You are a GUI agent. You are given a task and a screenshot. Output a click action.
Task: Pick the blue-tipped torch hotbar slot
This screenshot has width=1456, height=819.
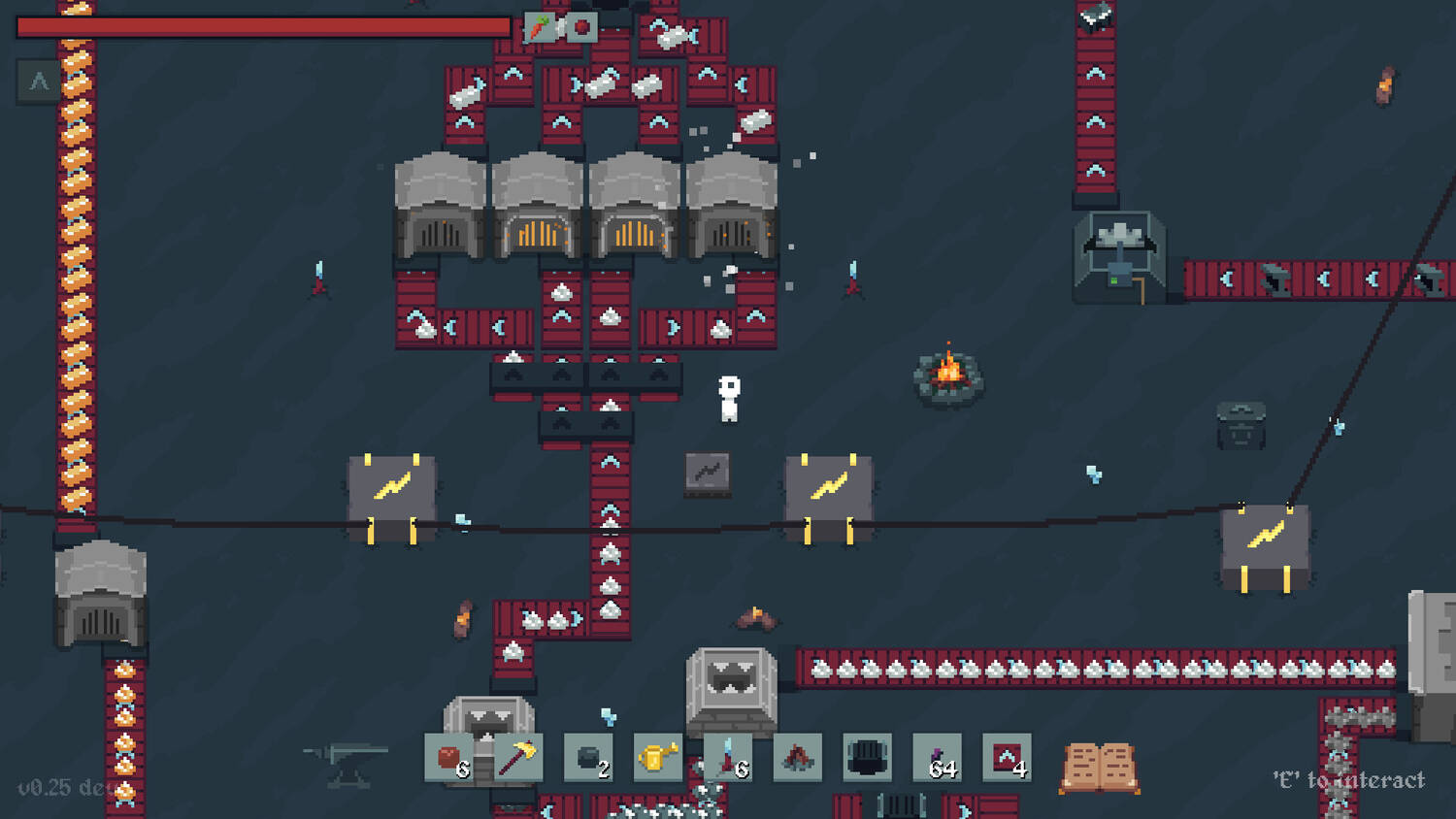[x=728, y=758]
